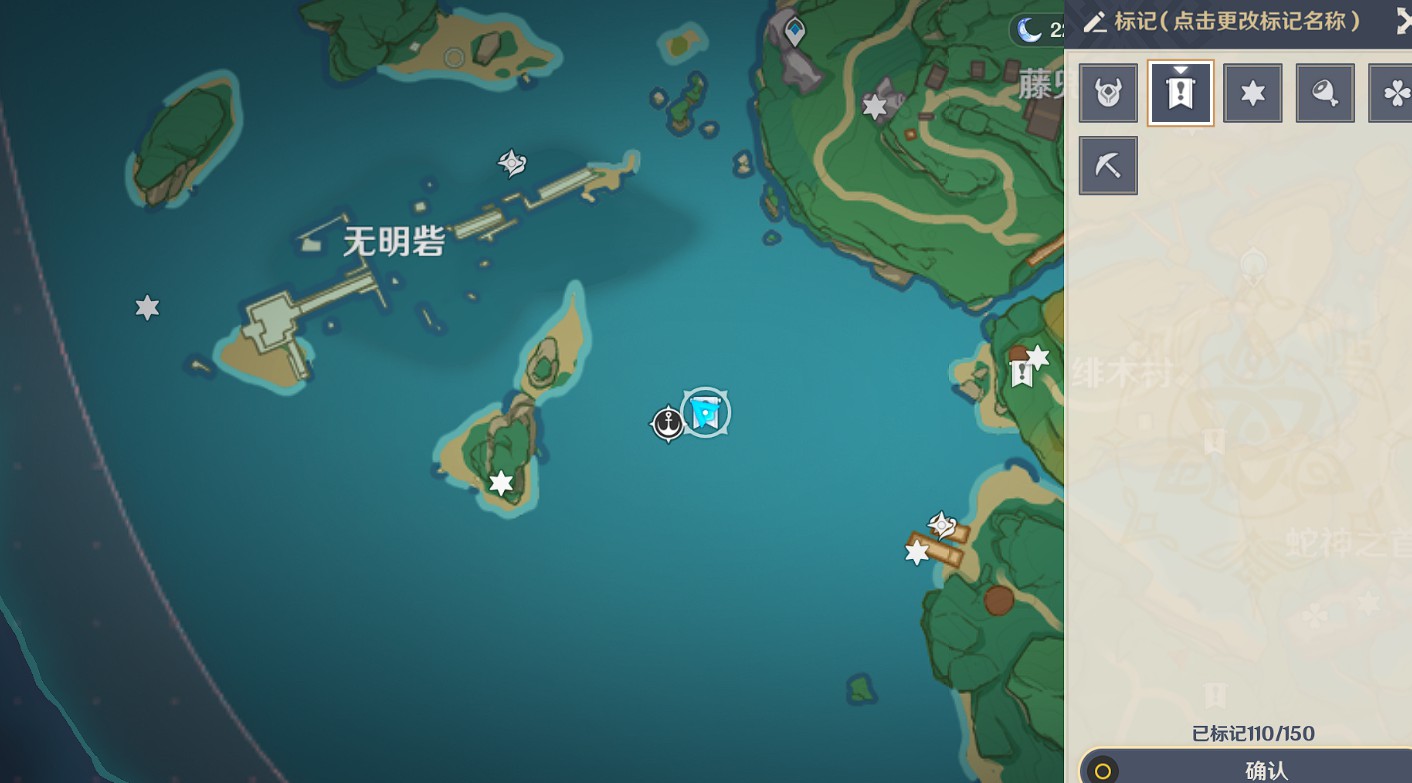Toggle off the selected exclamation flag marker type
Image resolution: width=1412 pixels, height=783 pixels.
[1180, 92]
